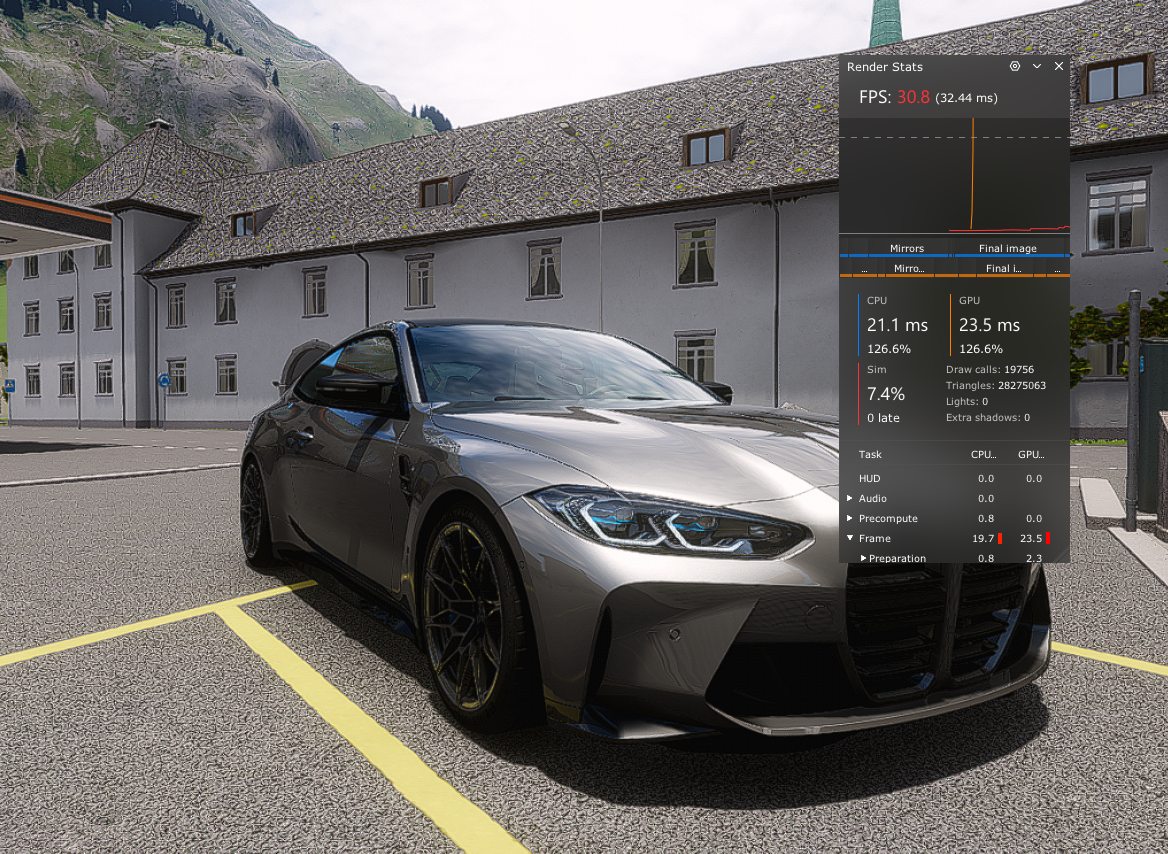
Task: Click the Task column header
Action: point(870,454)
